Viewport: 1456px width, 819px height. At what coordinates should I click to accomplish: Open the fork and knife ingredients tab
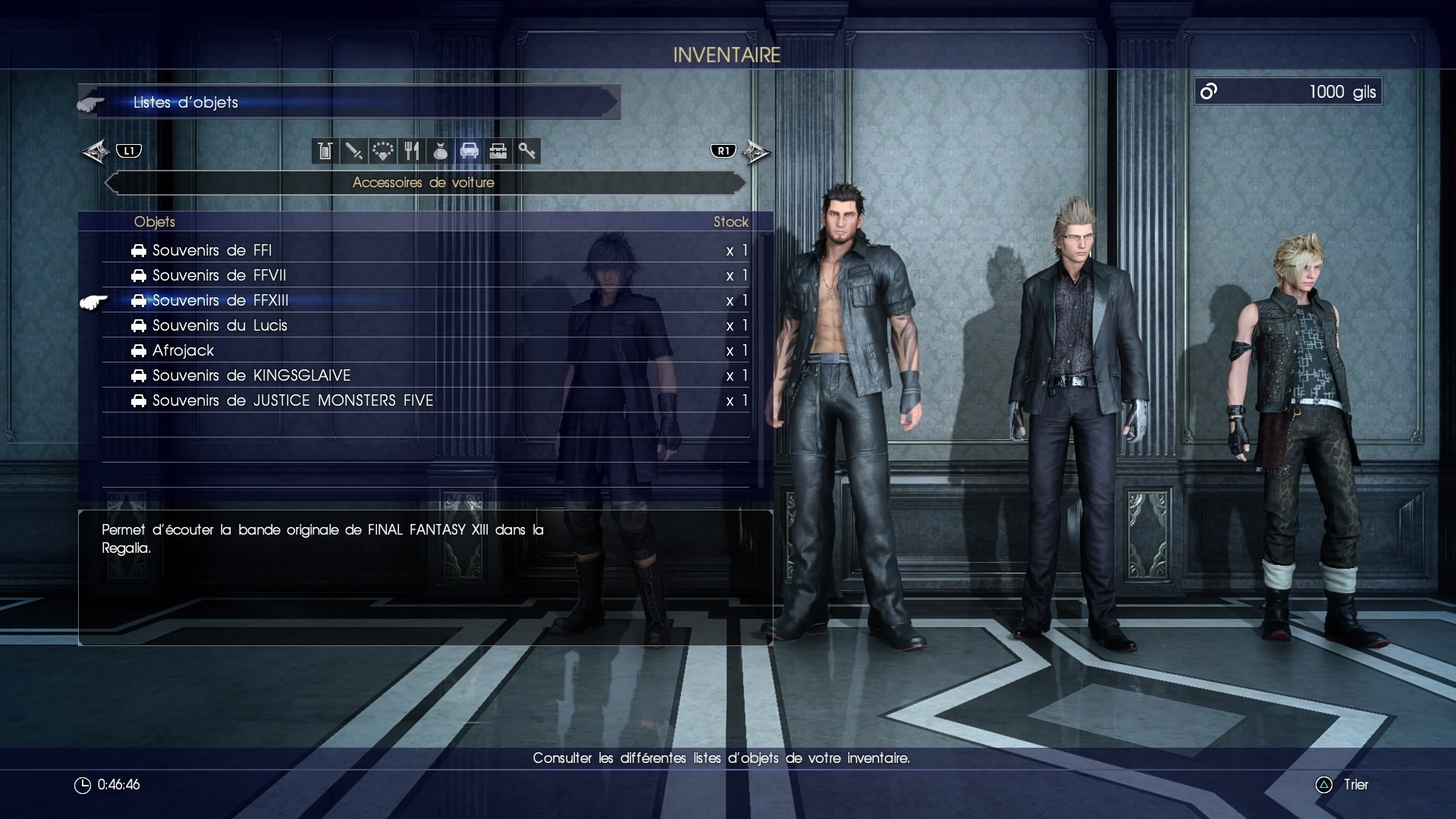point(411,151)
